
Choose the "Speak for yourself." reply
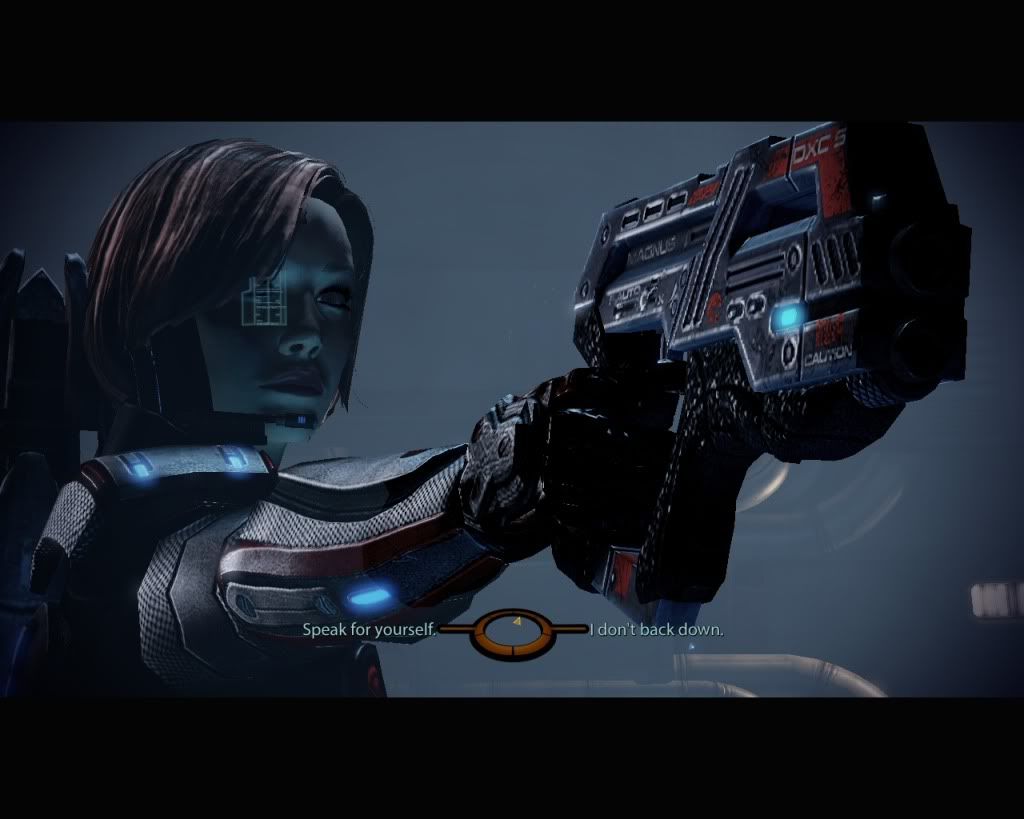(370, 631)
